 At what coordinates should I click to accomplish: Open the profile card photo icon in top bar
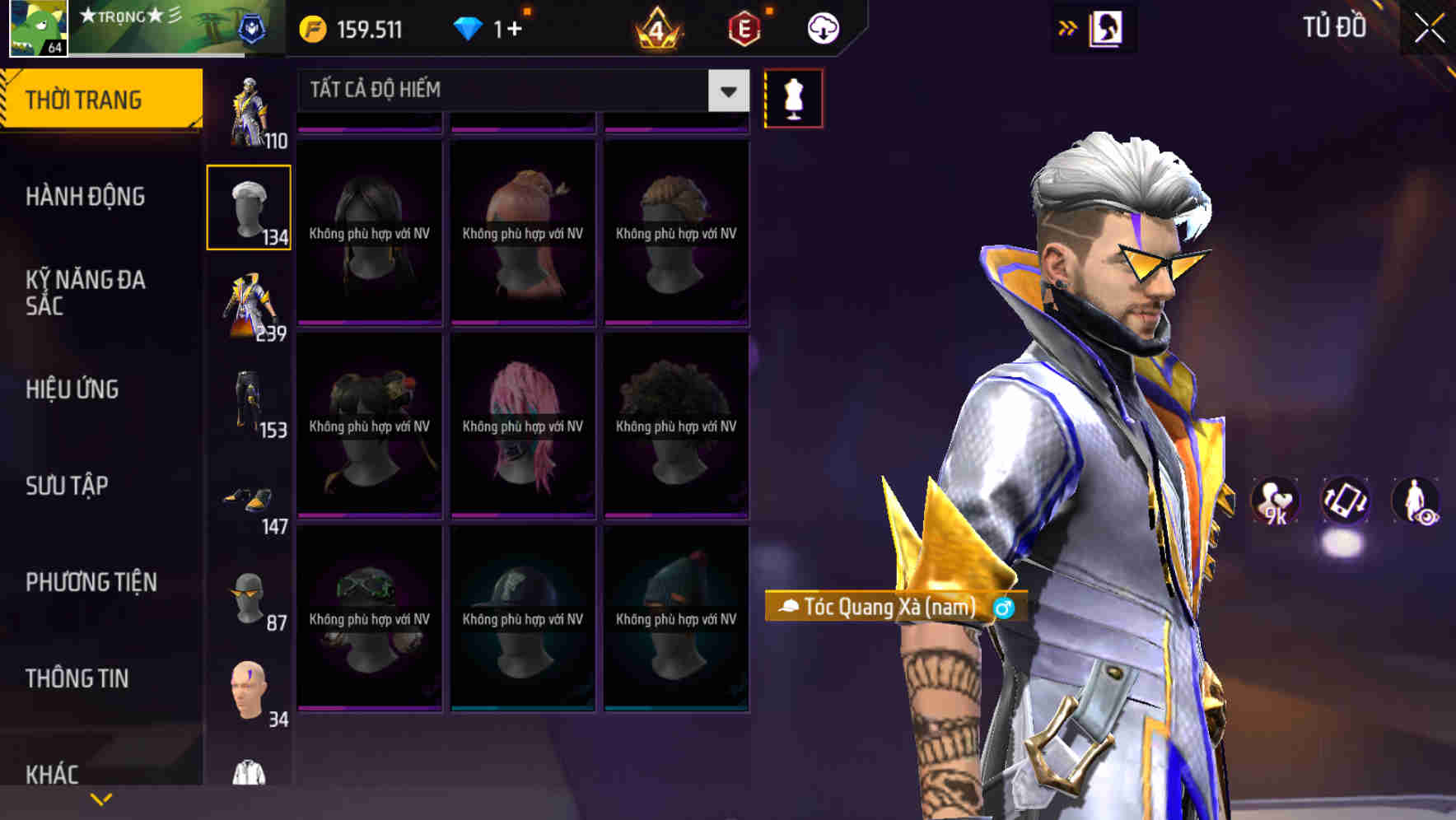coord(1104,27)
